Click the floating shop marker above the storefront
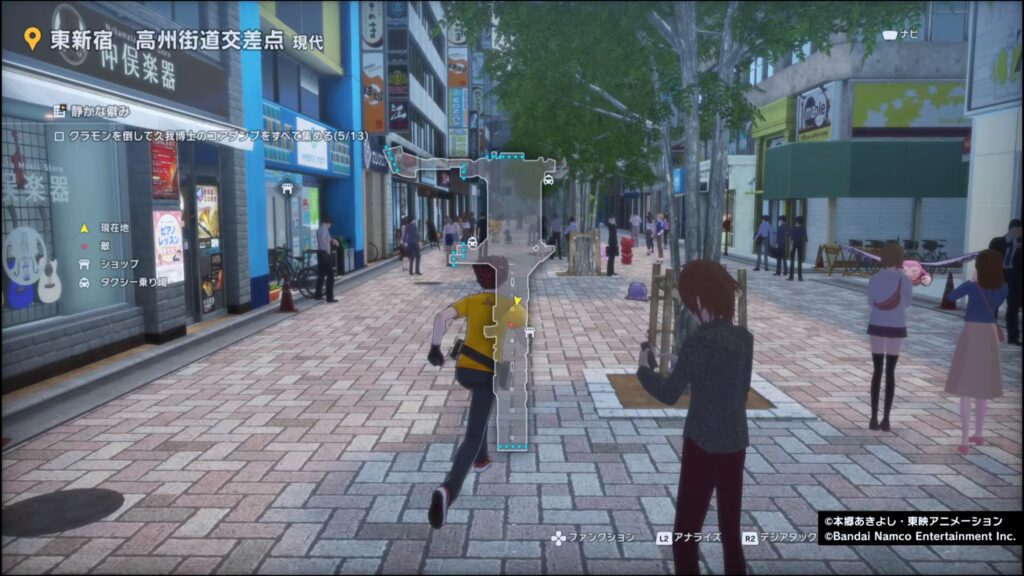1024x576 pixels. [287, 187]
